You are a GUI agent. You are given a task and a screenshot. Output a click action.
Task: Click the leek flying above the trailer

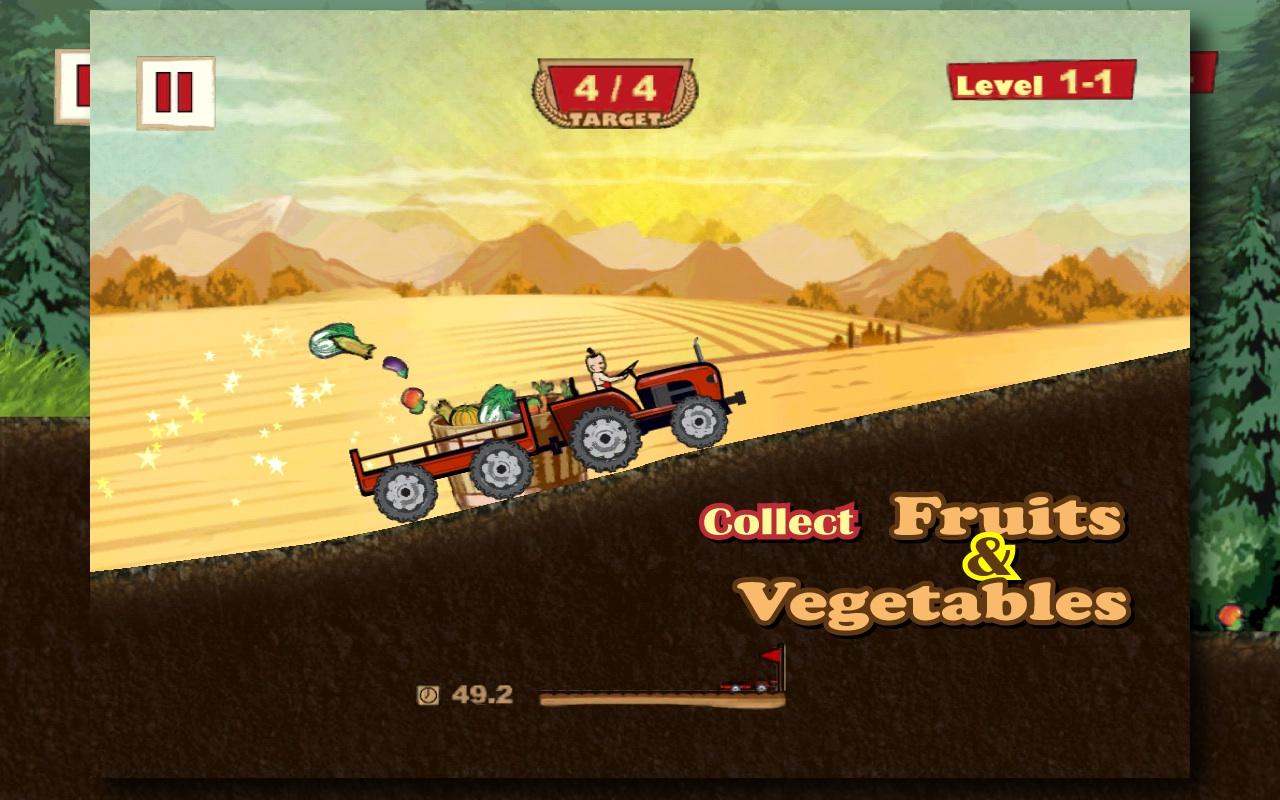click(x=333, y=342)
